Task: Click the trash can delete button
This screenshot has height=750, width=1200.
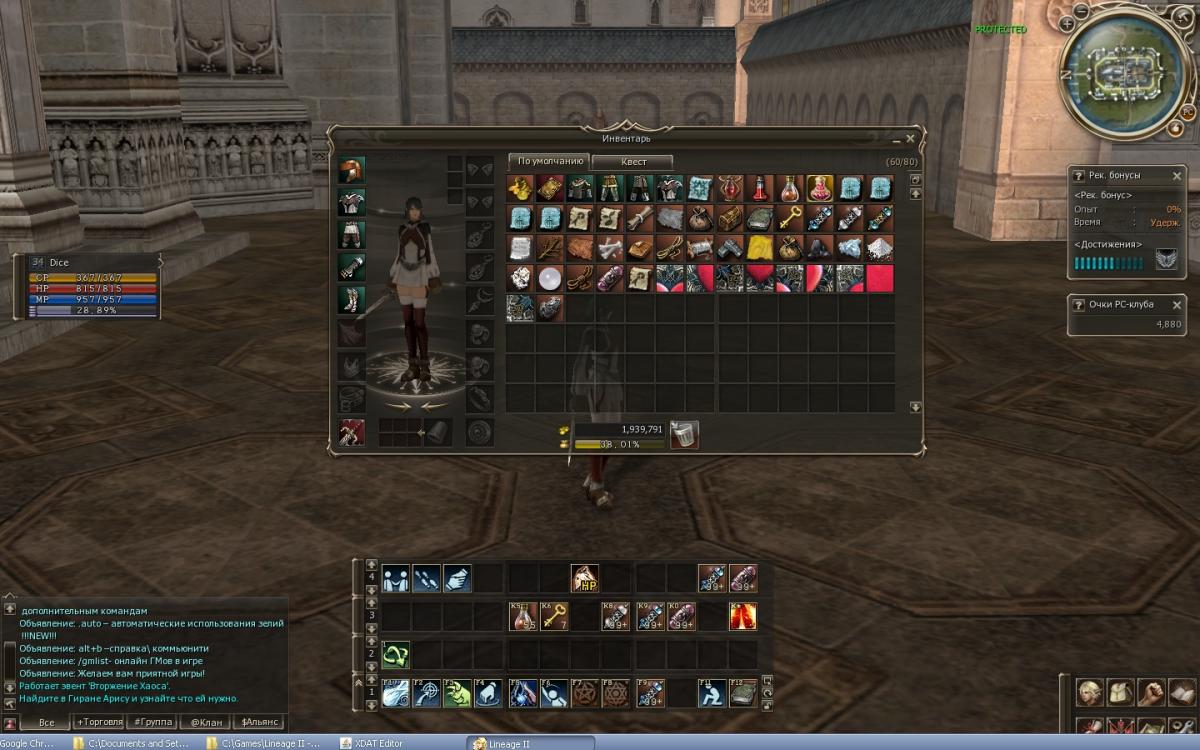Action: pyautogui.click(x=684, y=434)
